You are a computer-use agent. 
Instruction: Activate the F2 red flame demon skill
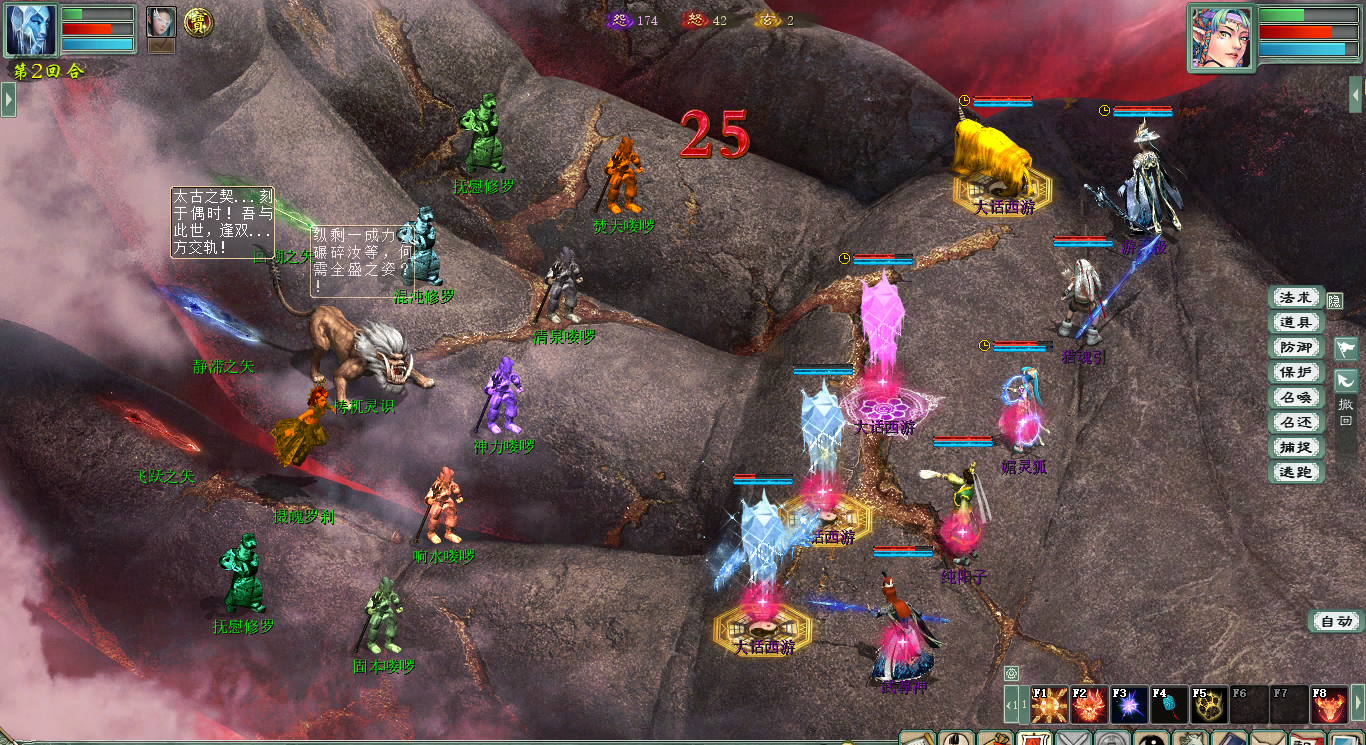1089,706
